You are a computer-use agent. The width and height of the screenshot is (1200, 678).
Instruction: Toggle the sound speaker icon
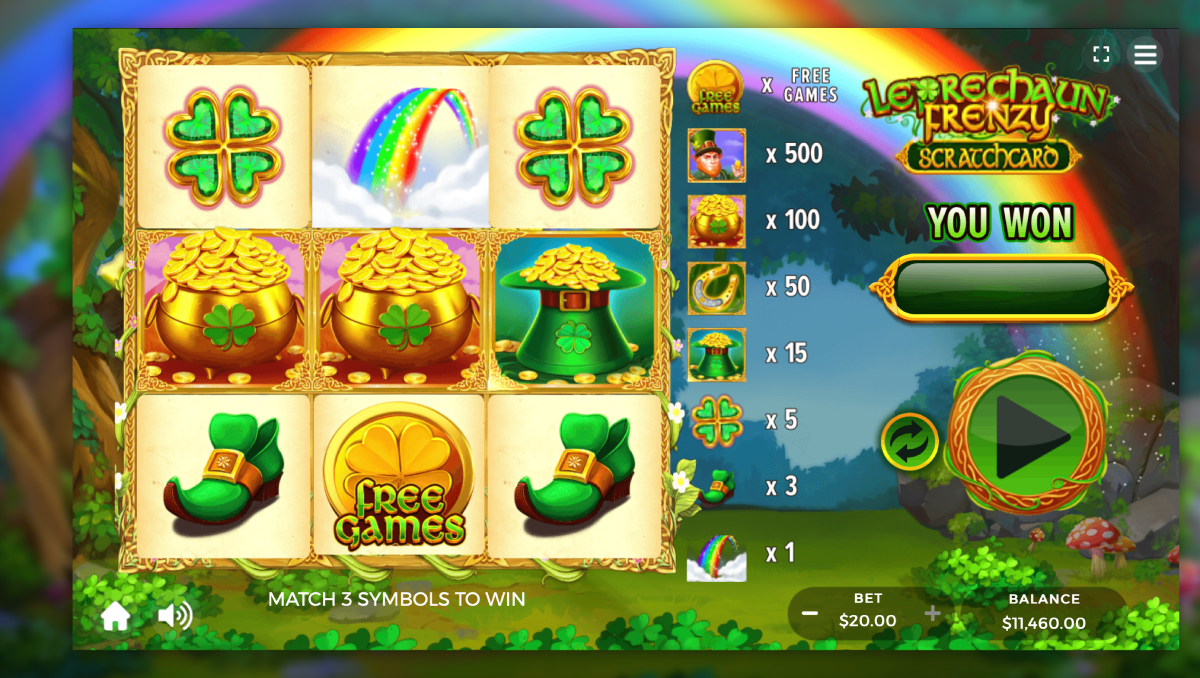(175, 615)
